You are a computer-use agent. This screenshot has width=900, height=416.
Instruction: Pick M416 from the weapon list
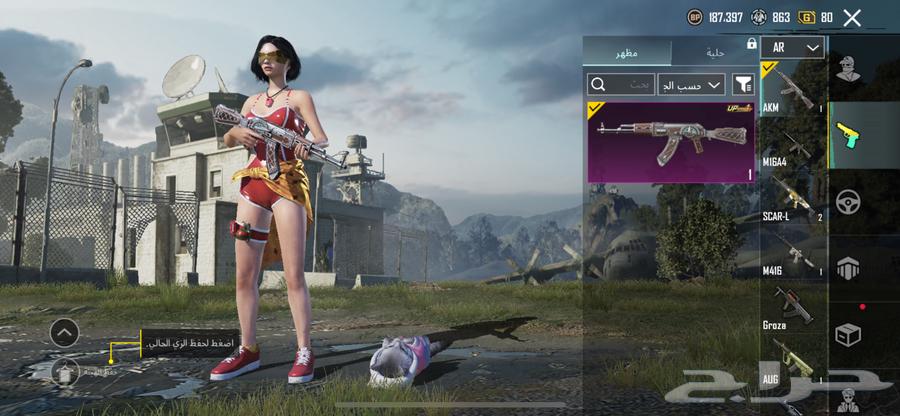point(793,254)
